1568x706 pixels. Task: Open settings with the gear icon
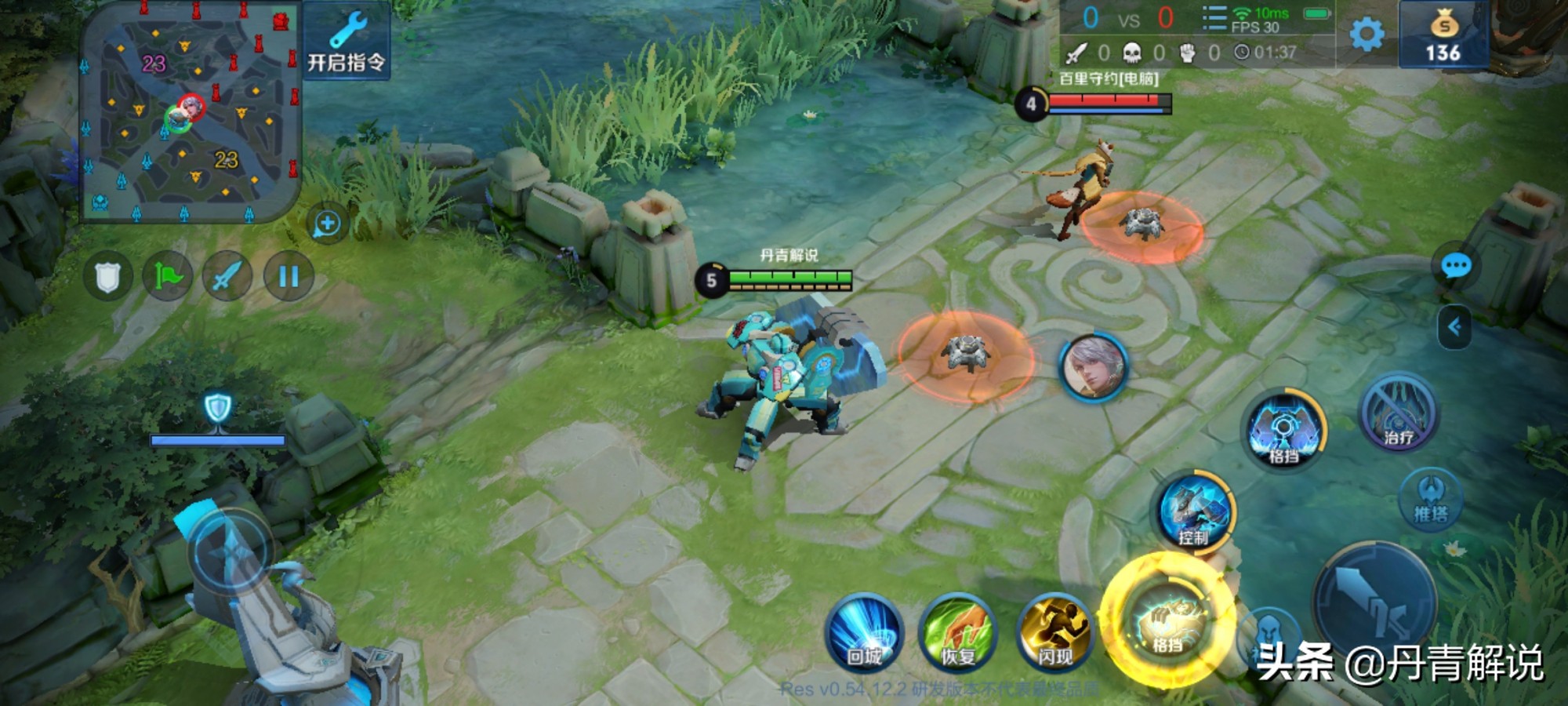1367,35
